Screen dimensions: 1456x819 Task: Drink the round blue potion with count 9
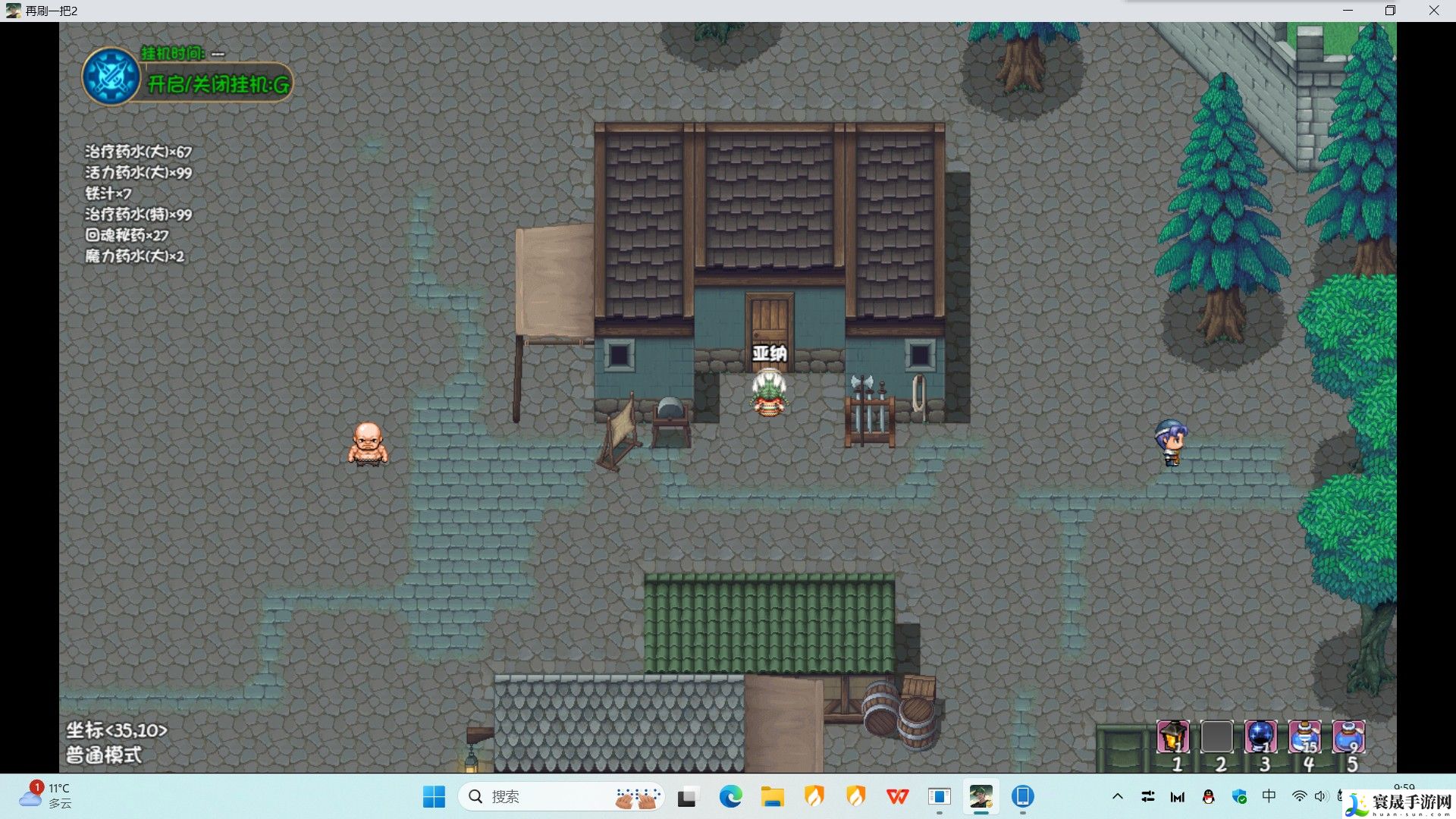(x=1348, y=736)
